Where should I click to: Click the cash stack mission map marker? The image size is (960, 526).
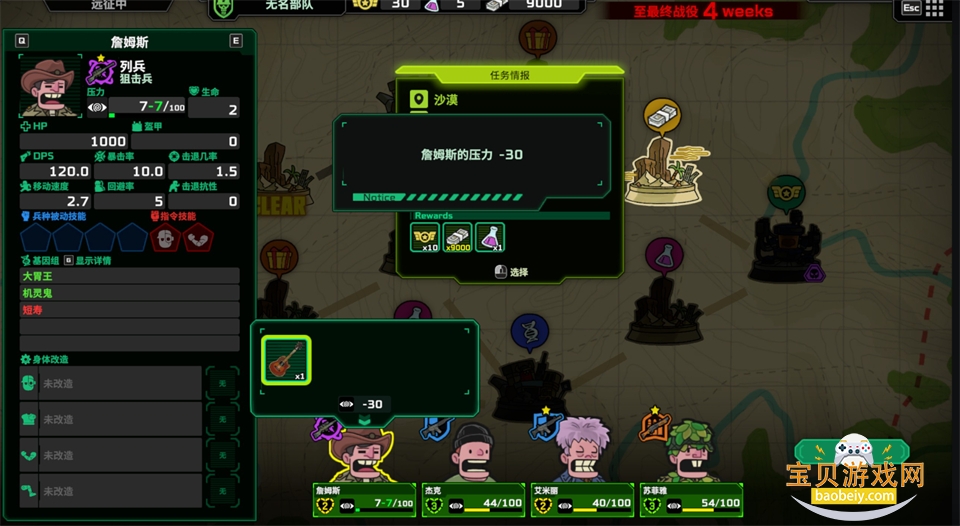tap(661, 116)
